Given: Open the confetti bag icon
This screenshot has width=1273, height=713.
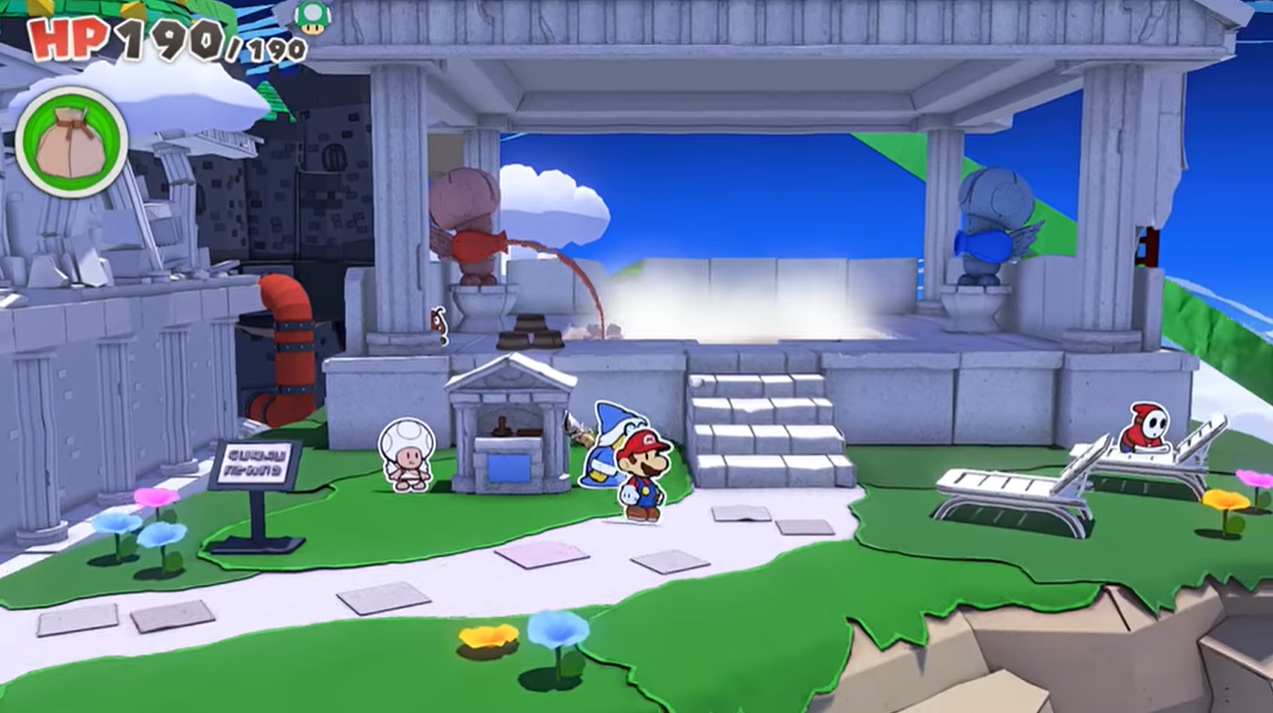Looking at the screenshot, I should click(71, 142).
